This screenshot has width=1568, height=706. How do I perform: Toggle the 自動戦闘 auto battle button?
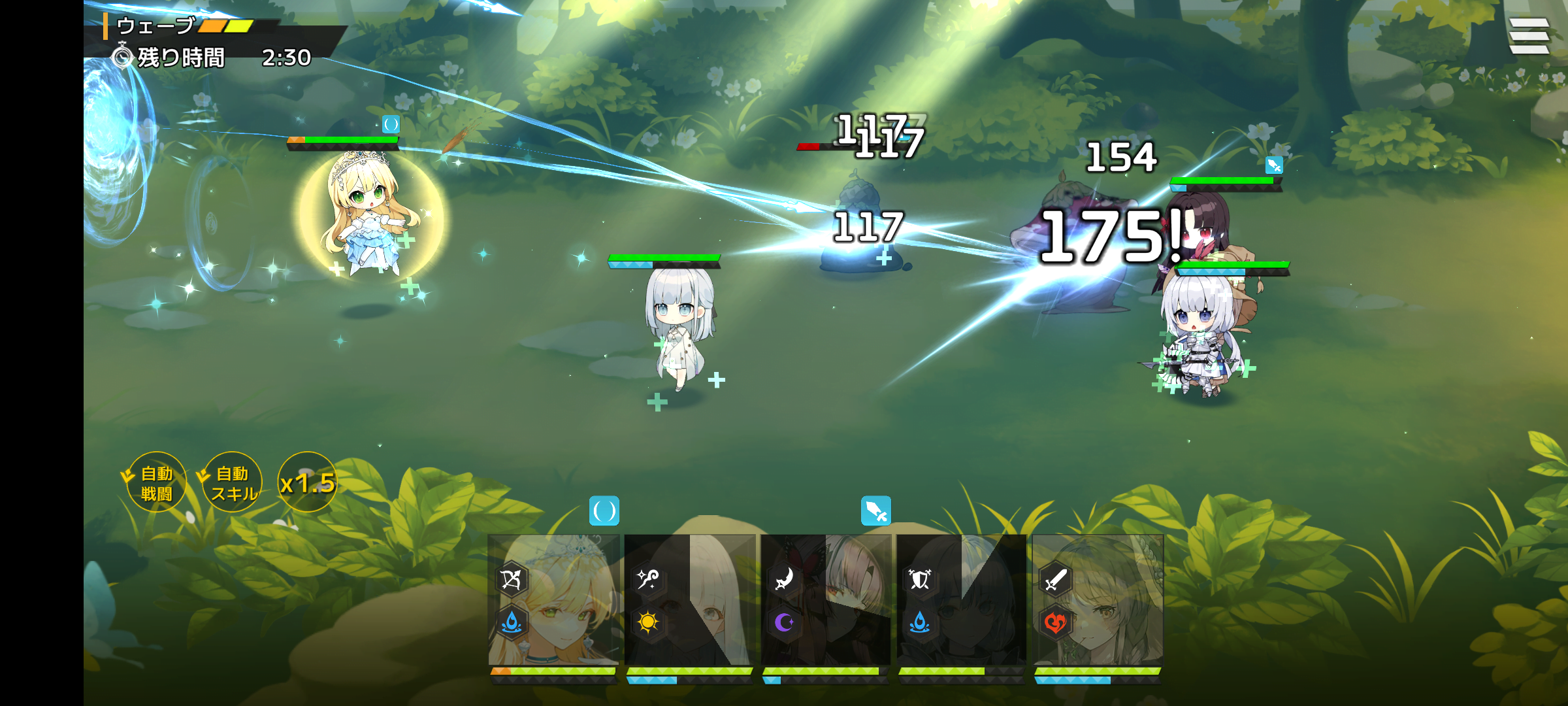156,483
